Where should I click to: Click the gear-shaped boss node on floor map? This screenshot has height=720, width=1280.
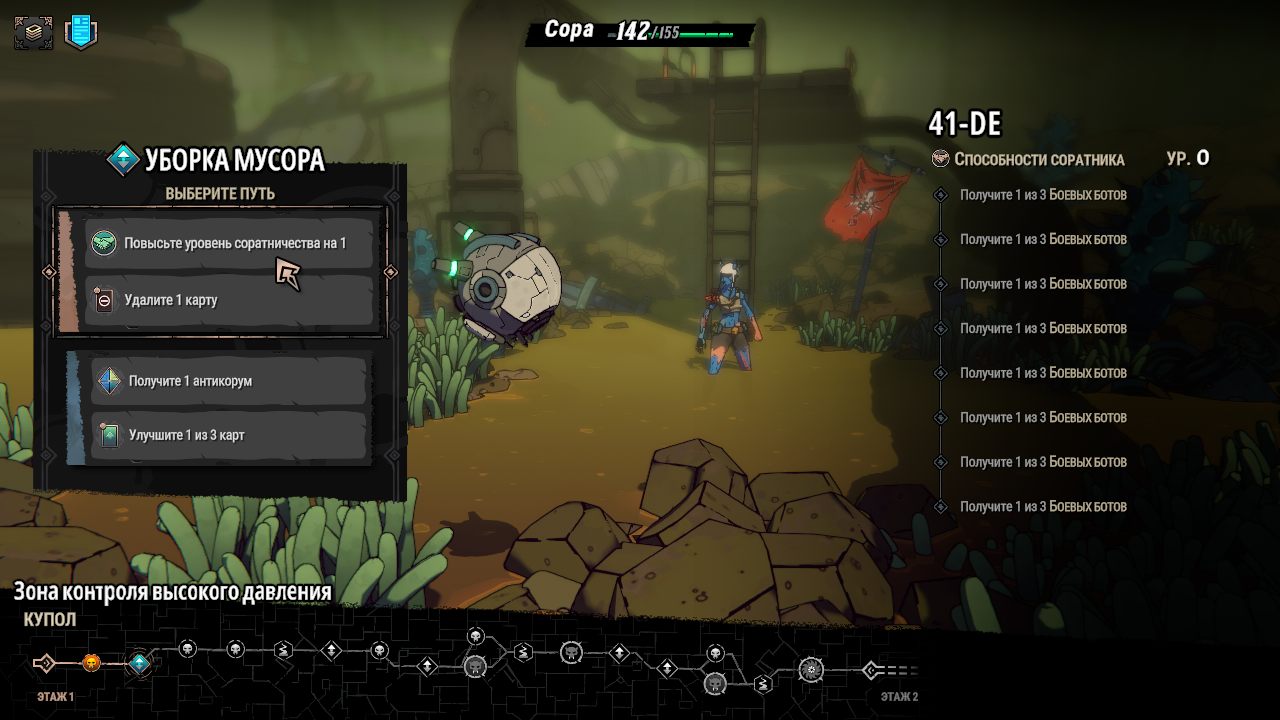pyautogui.click(x=811, y=669)
